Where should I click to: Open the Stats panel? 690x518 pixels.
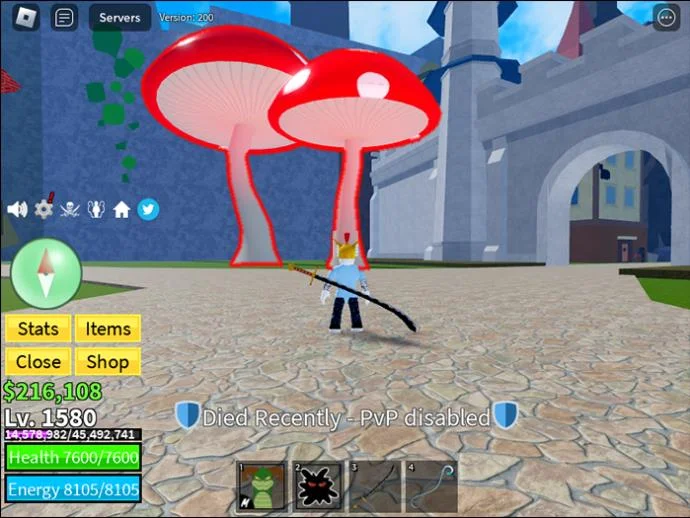38,328
